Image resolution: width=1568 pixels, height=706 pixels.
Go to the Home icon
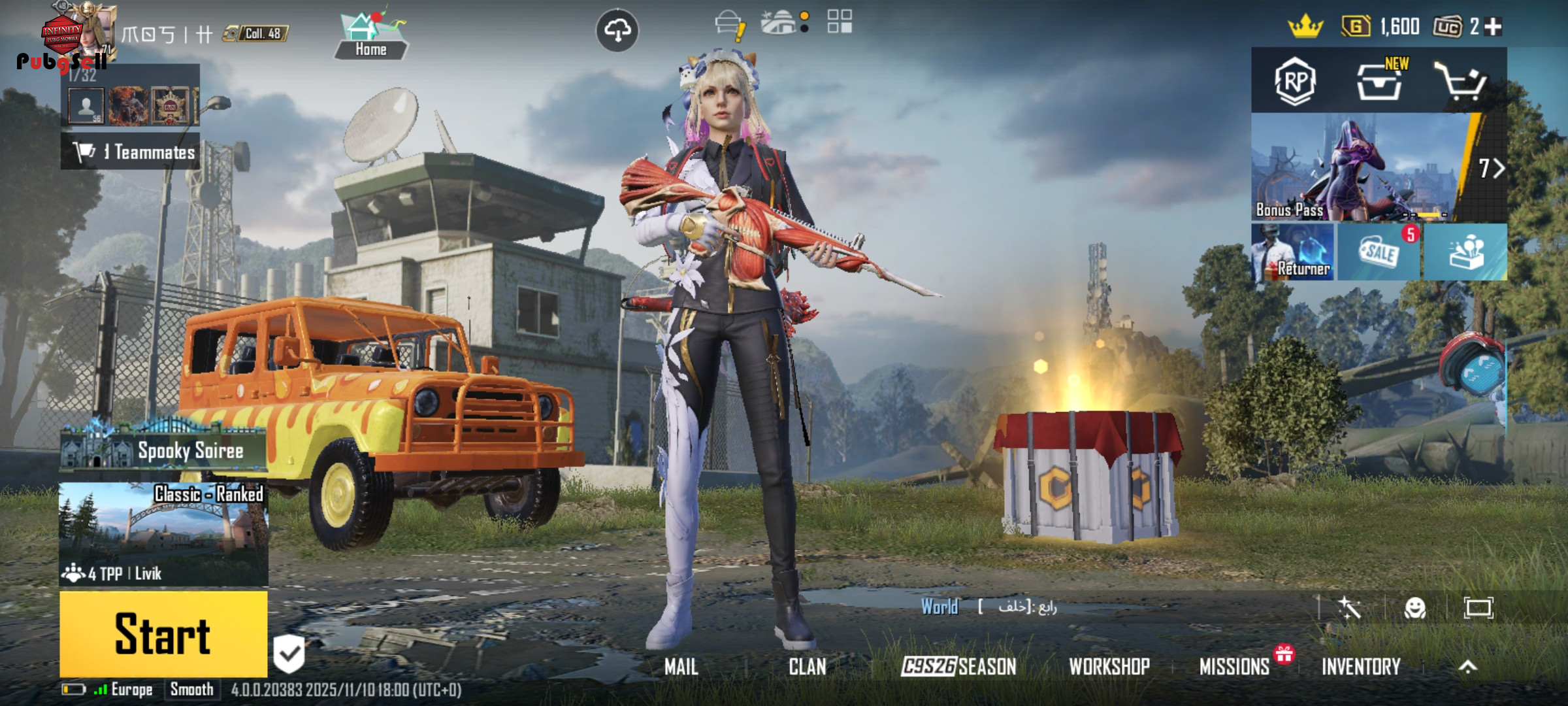click(370, 35)
